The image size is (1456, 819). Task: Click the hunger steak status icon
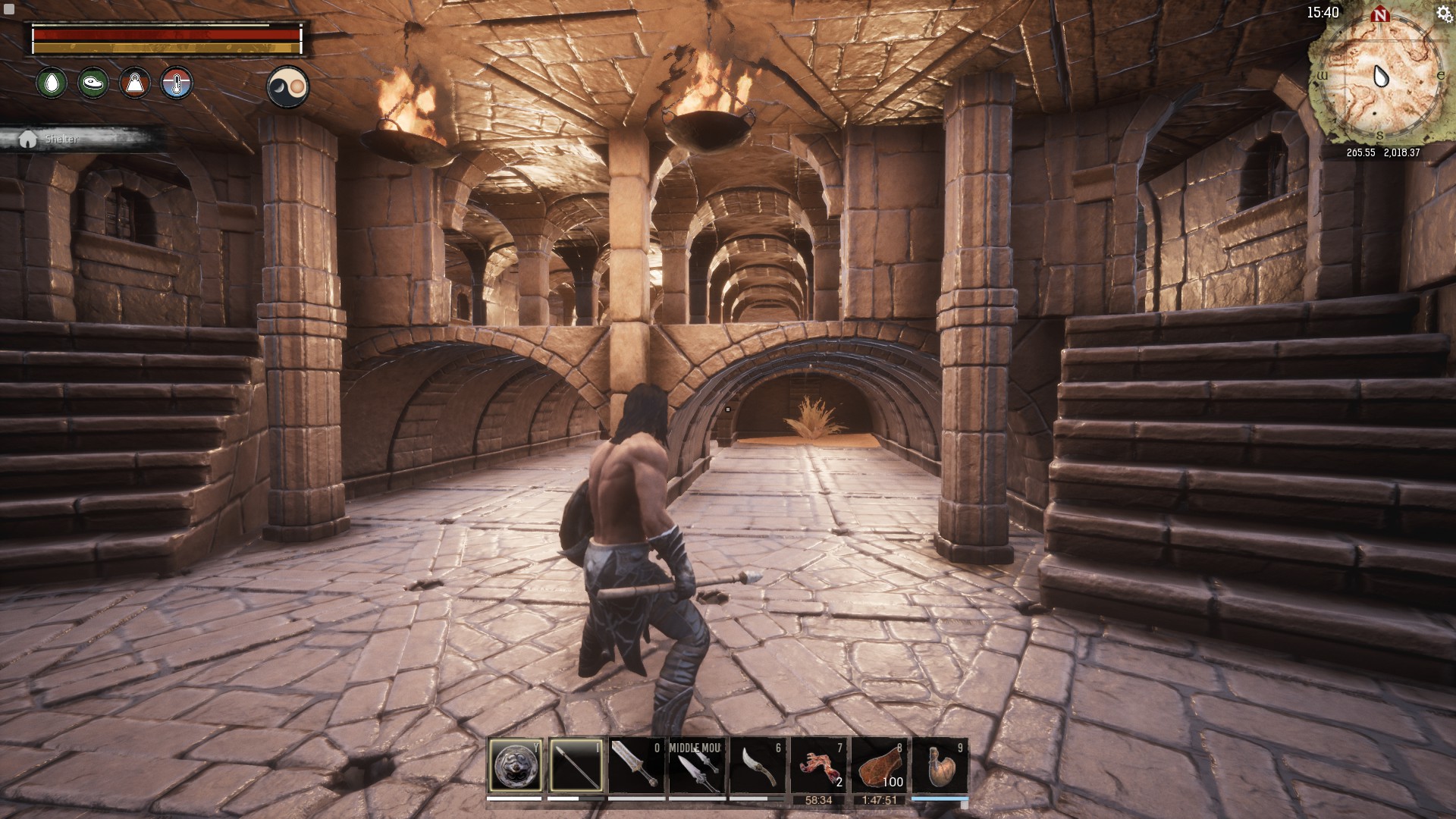pyautogui.click(x=93, y=83)
